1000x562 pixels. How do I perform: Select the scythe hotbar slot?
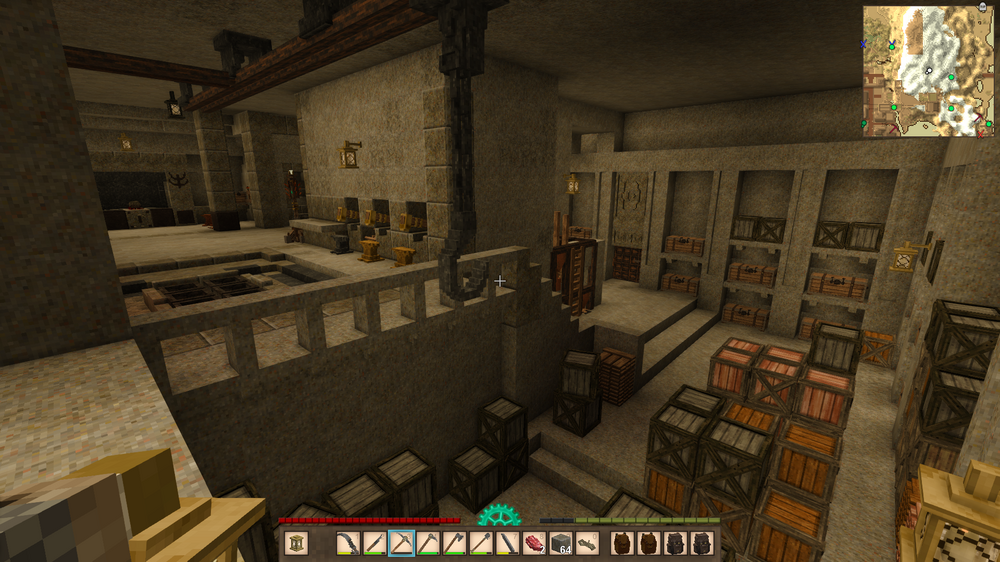coord(347,544)
